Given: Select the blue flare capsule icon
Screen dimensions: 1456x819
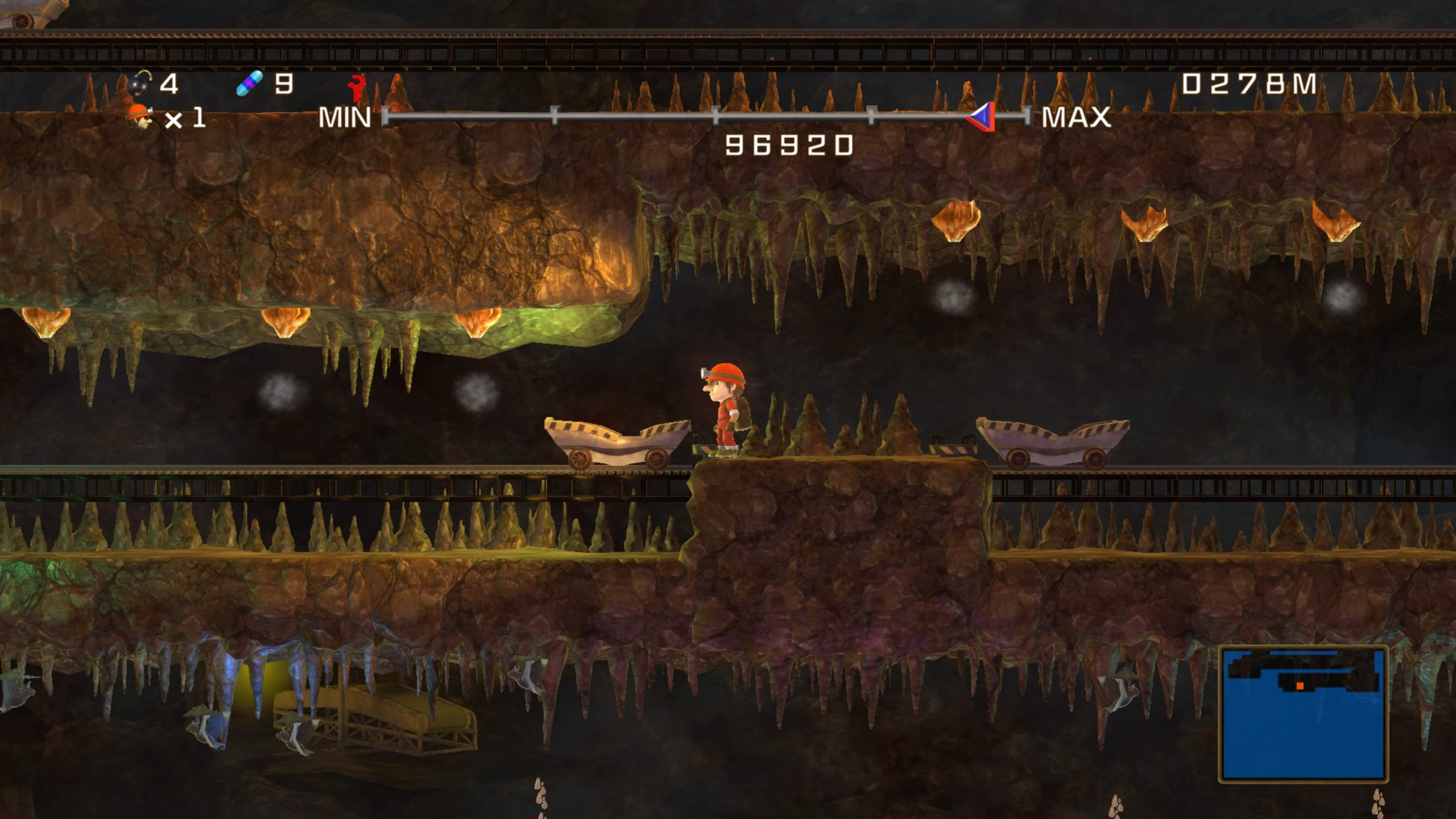Looking at the screenshot, I should [250, 84].
